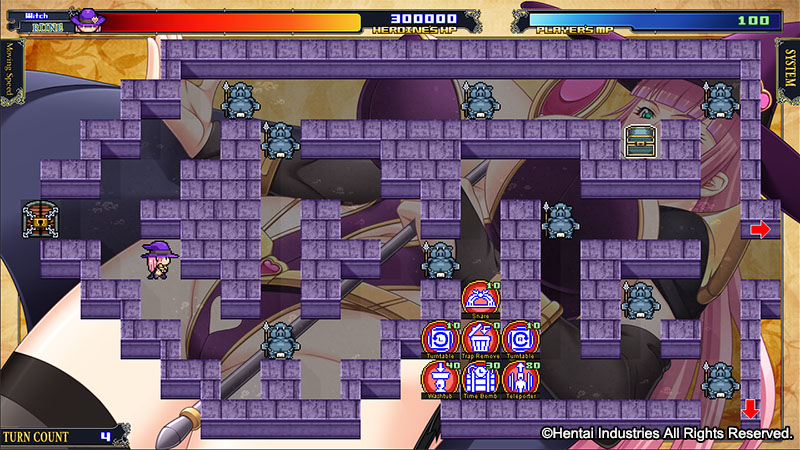Open the SYSTEM side tab

[x=789, y=70]
